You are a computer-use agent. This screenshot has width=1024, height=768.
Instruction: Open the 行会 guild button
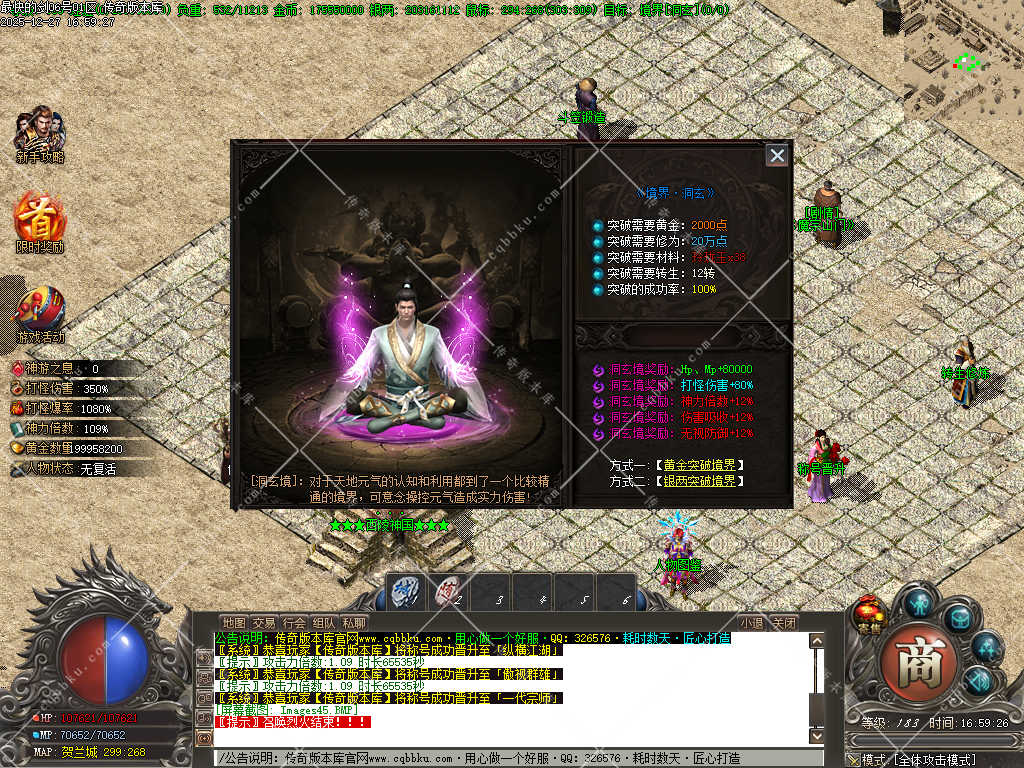pos(294,623)
